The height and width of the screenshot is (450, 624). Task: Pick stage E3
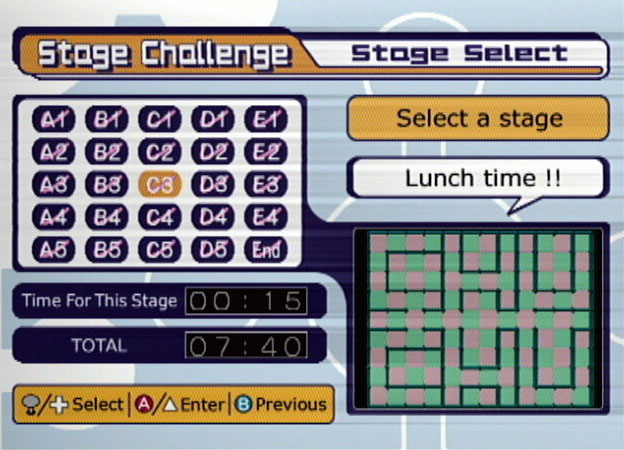(x=265, y=185)
